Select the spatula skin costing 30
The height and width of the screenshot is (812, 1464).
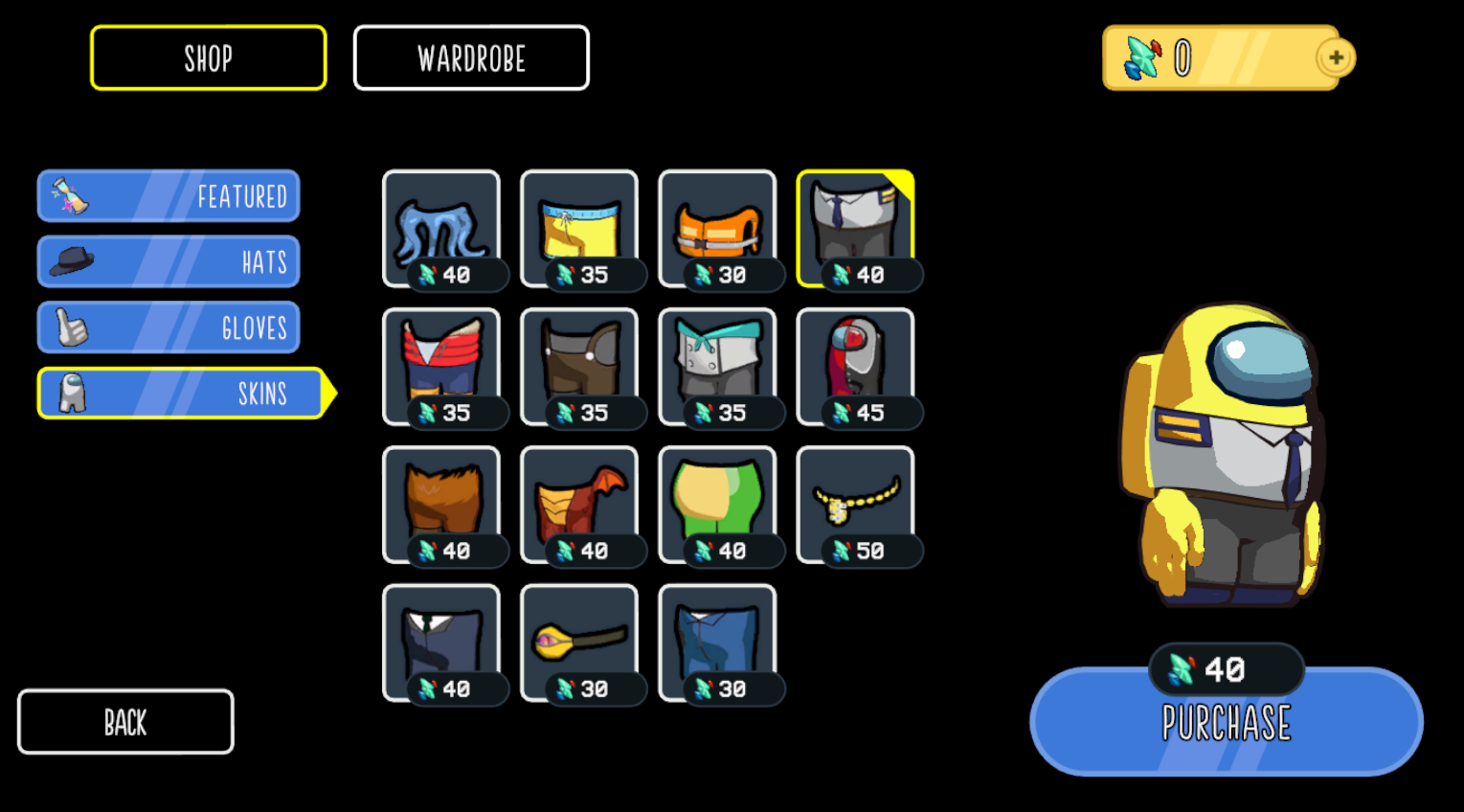tap(578, 637)
